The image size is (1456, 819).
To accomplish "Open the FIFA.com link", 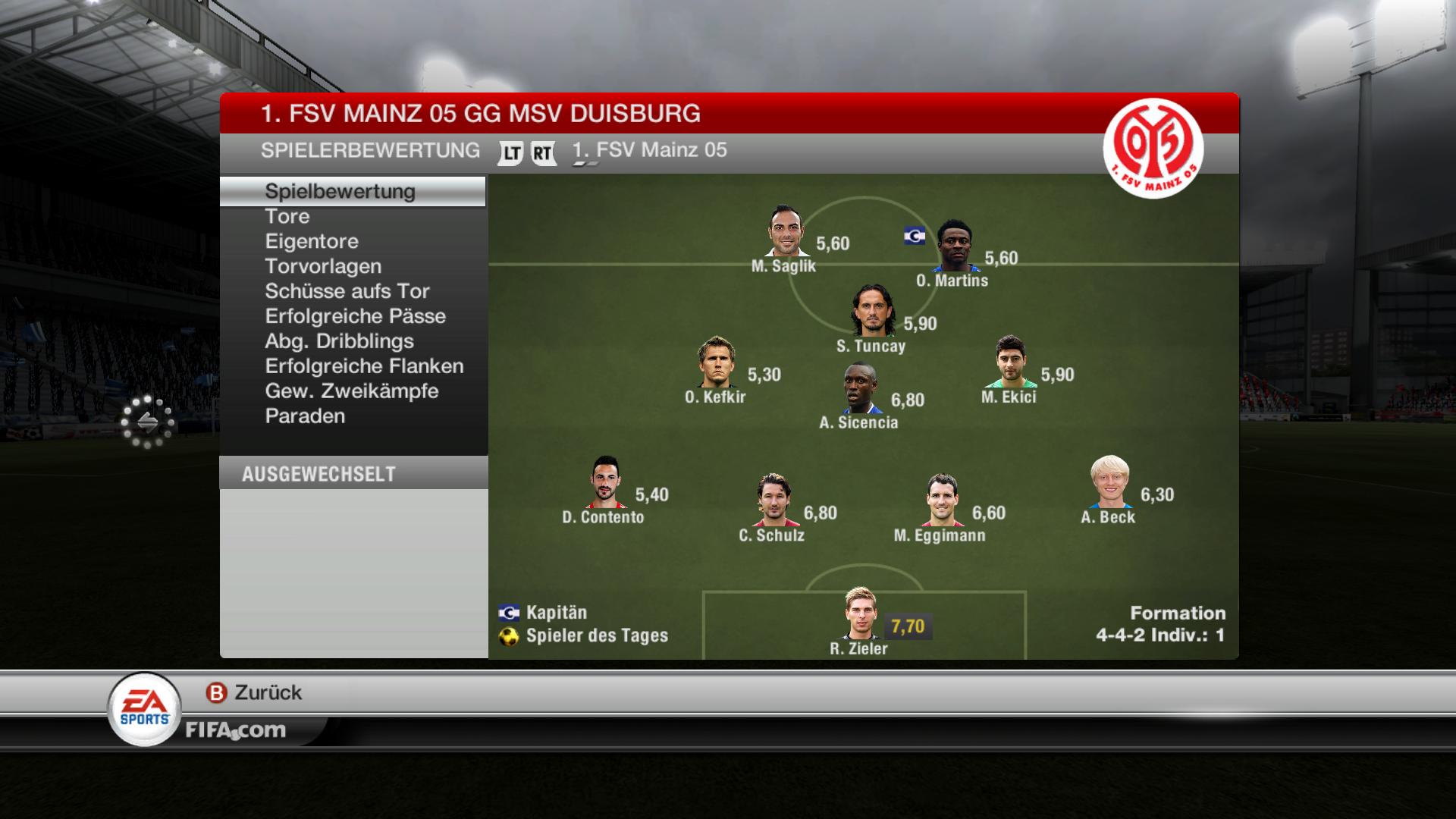I will 236,731.
